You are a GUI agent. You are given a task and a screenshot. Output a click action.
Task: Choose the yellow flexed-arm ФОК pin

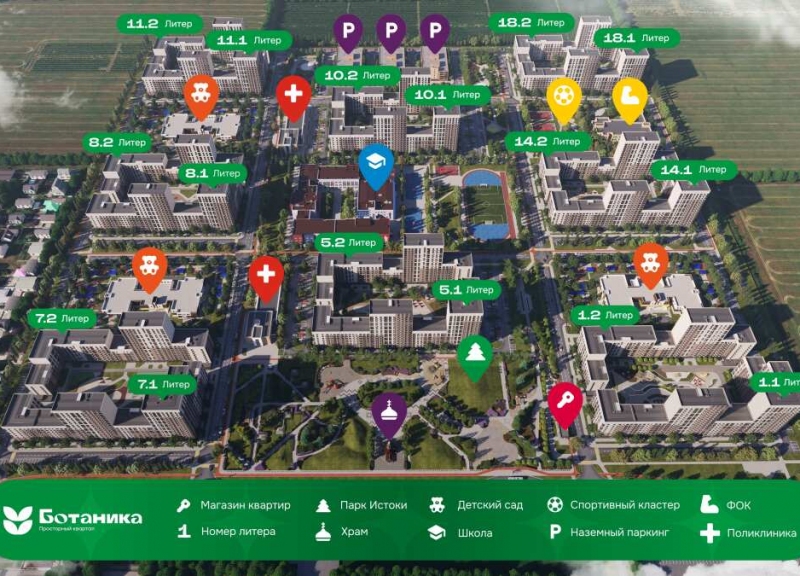[x=630, y=96]
